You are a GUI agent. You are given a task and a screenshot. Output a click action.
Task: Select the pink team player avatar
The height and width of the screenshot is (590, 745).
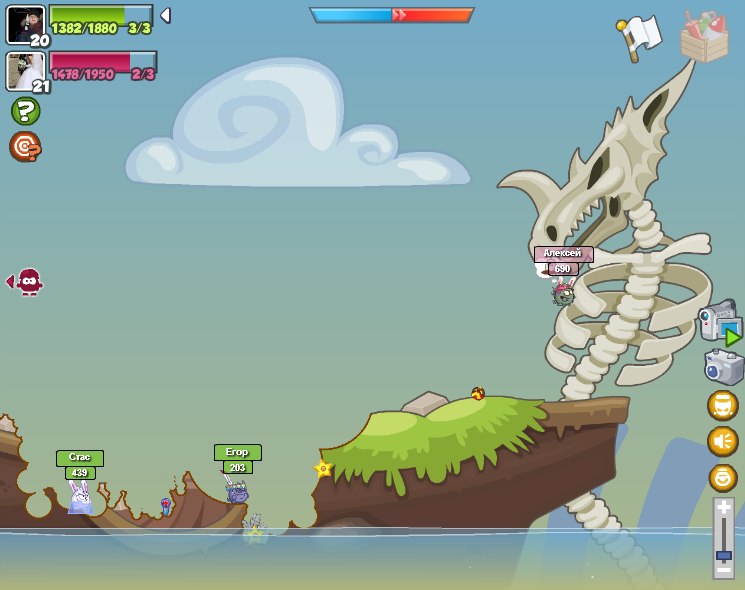(25, 71)
